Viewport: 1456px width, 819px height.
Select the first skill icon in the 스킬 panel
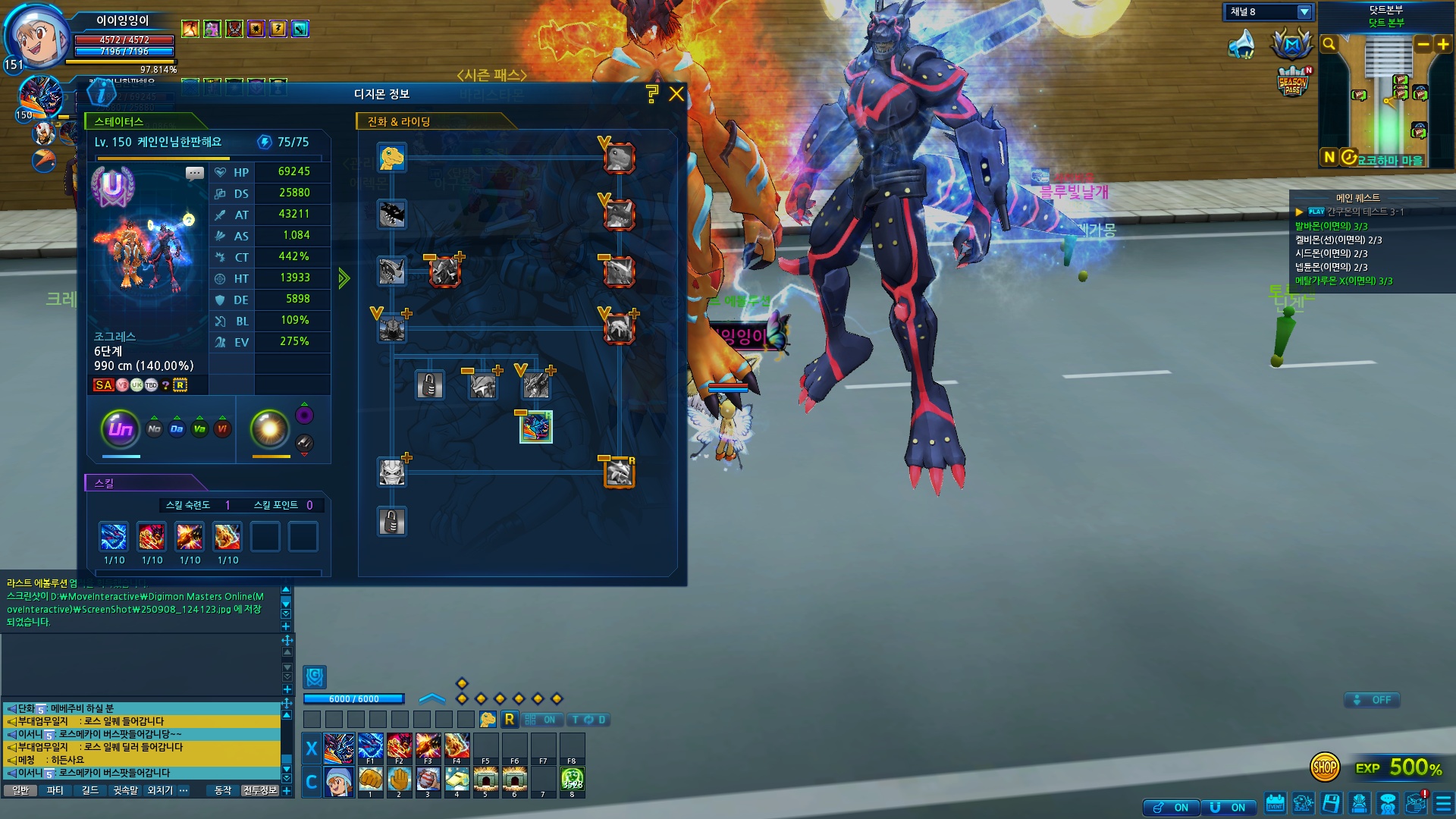[x=114, y=537]
